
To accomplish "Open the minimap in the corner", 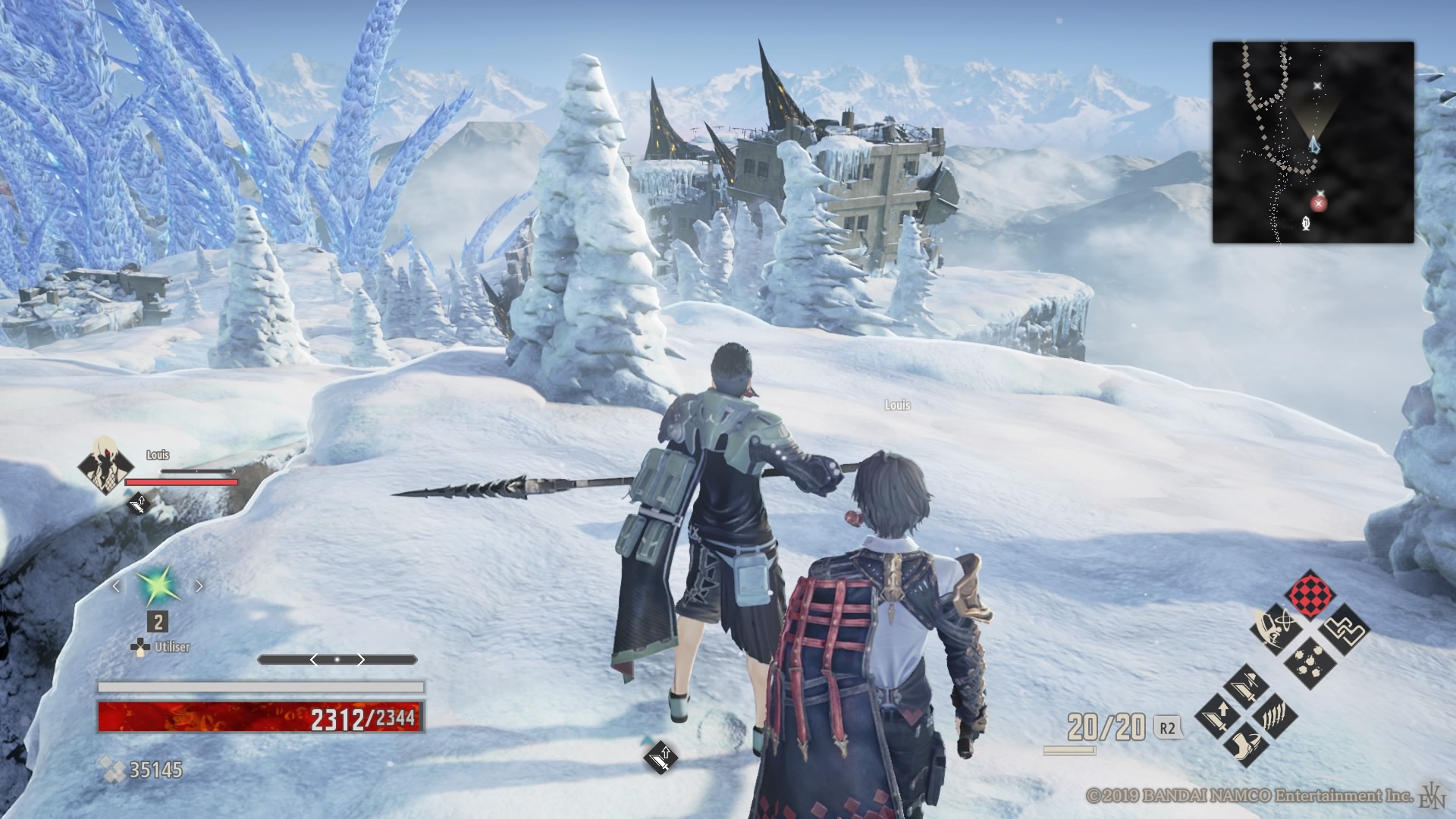I will click(x=1313, y=143).
